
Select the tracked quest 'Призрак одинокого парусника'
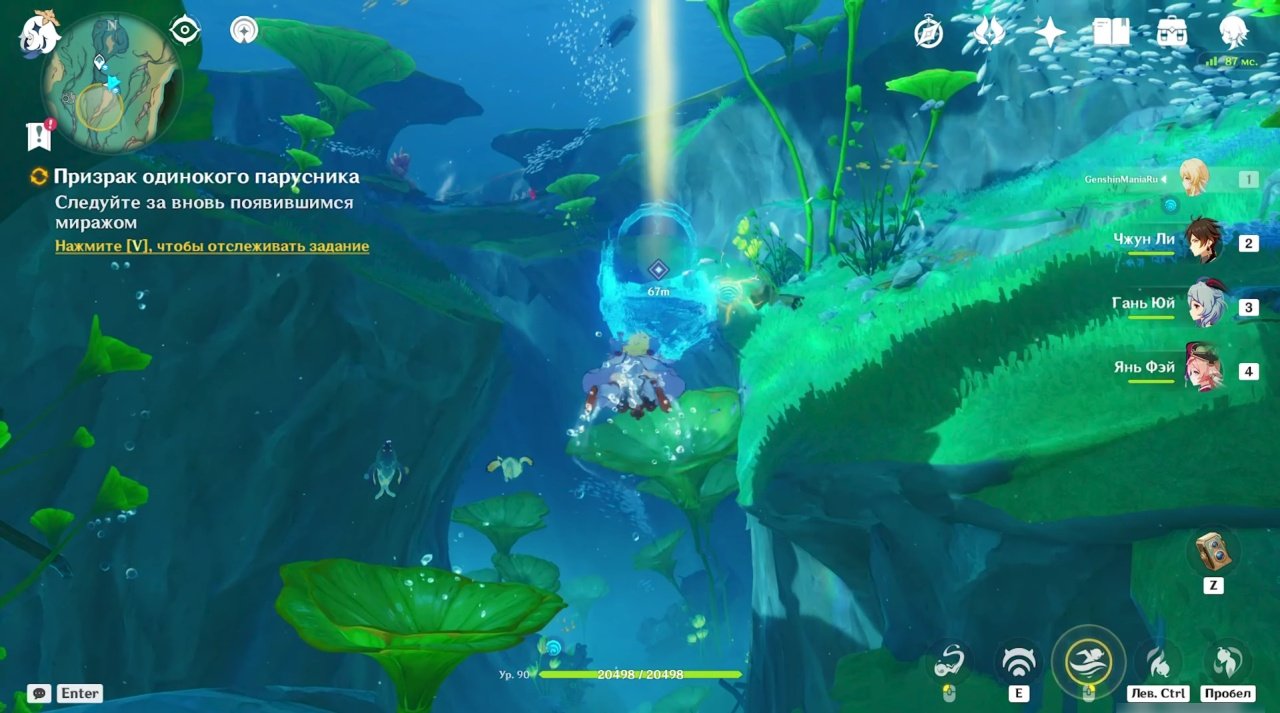point(206,177)
